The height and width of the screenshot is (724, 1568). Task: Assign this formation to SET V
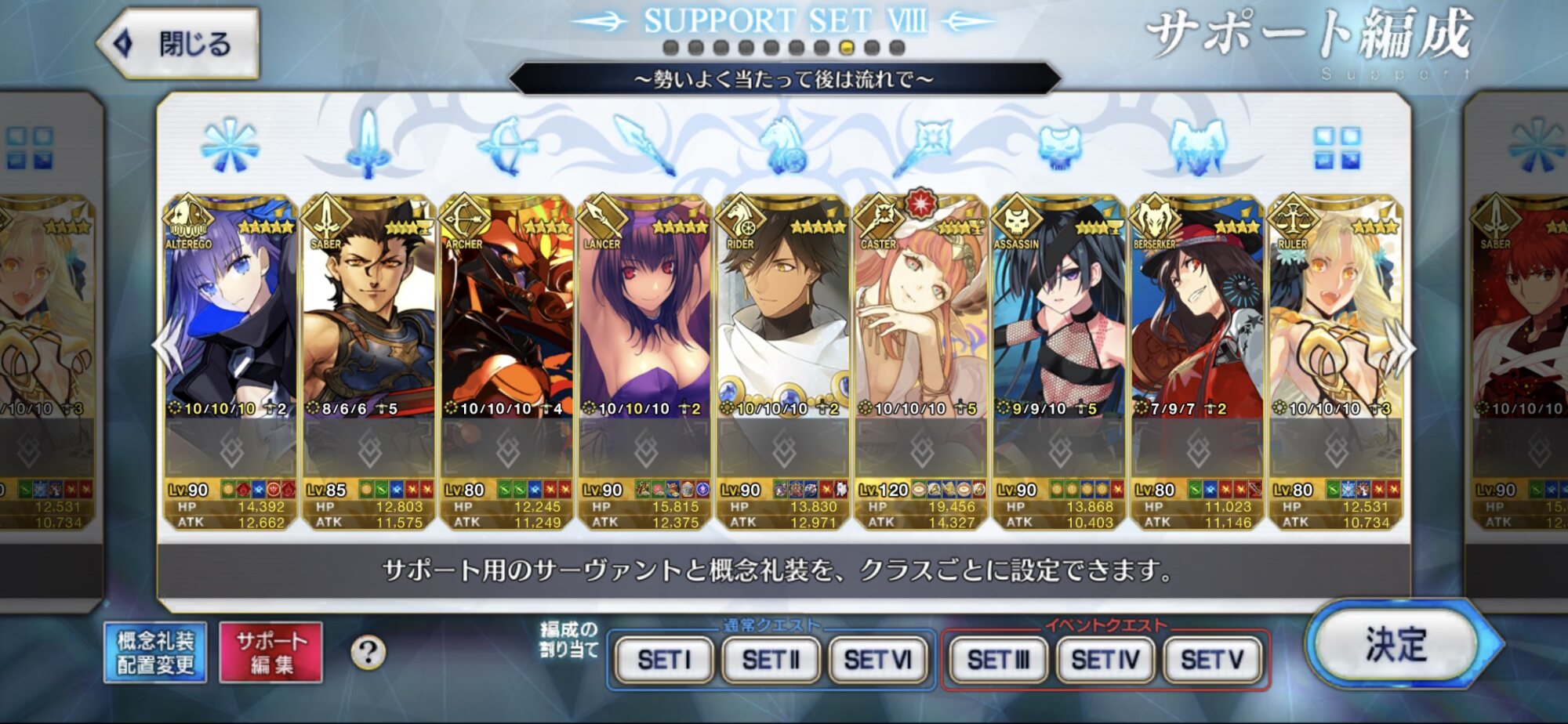[1212, 660]
